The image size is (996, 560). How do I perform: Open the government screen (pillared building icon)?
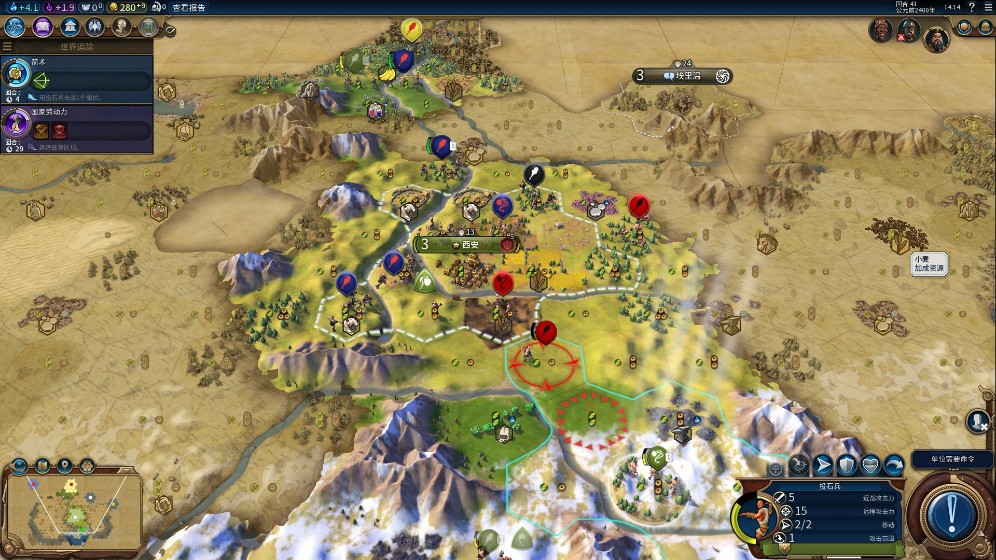pyautogui.click(x=70, y=27)
